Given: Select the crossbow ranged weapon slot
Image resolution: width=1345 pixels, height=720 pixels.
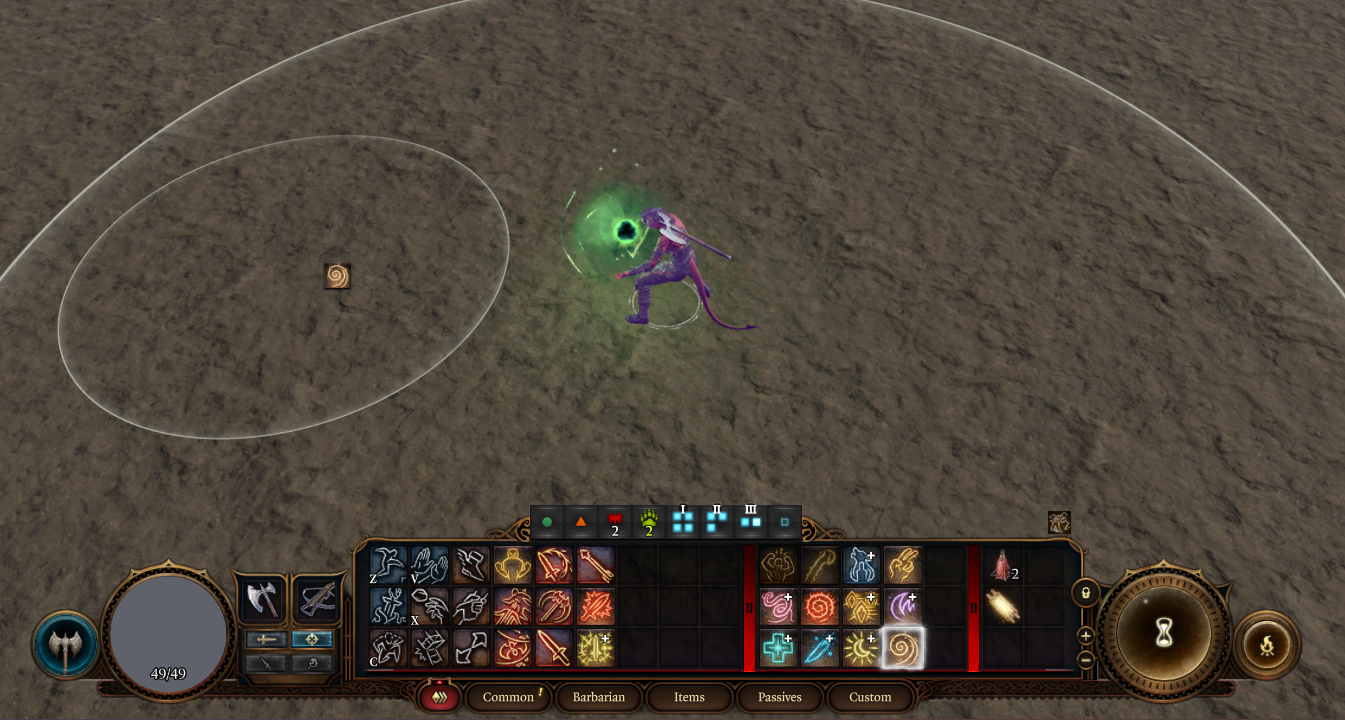Looking at the screenshot, I should (x=316, y=599).
